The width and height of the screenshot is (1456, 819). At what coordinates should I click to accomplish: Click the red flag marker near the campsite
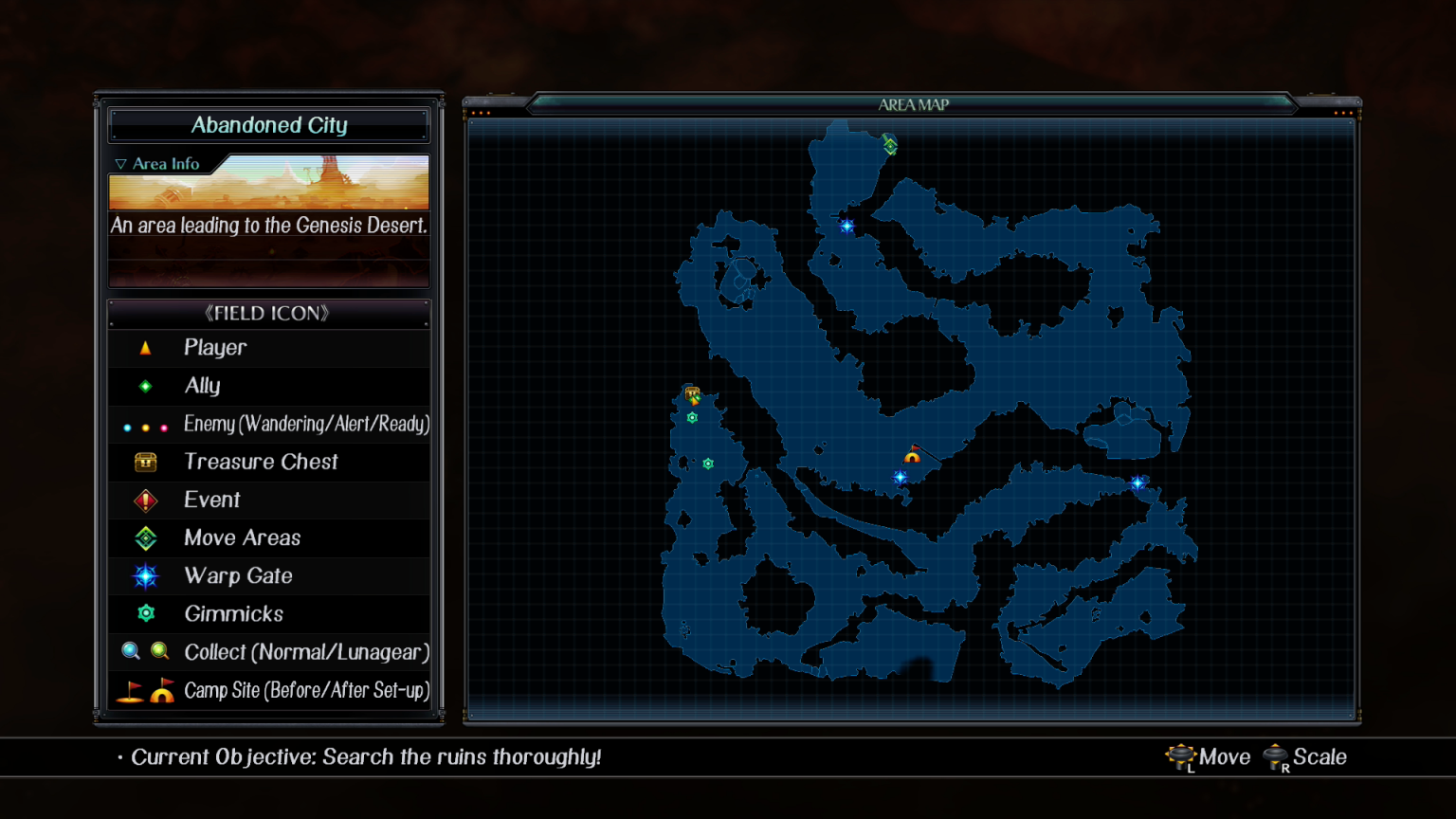pyautogui.click(x=915, y=447)
